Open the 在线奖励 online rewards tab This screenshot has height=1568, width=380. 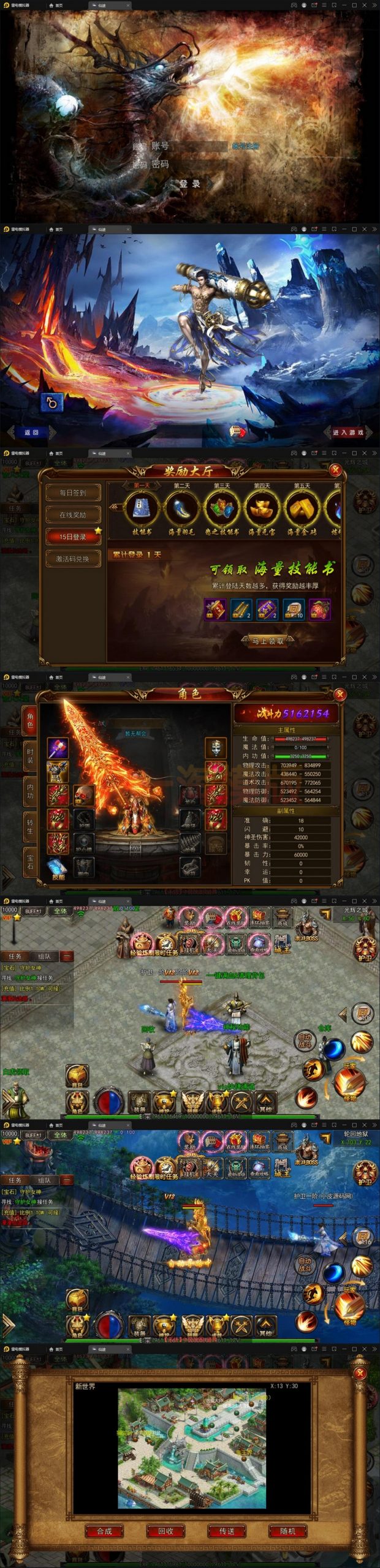[72, 515]
